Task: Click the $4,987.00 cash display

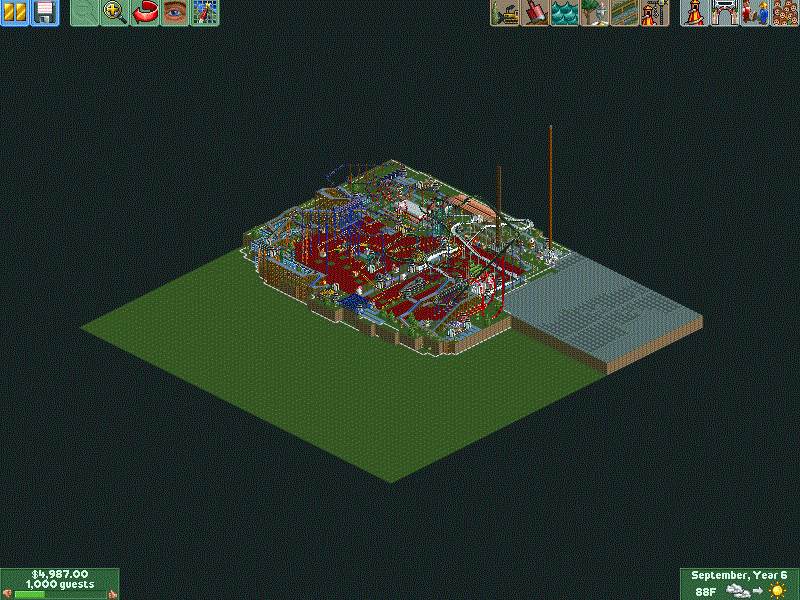Action: pos(60,574)
